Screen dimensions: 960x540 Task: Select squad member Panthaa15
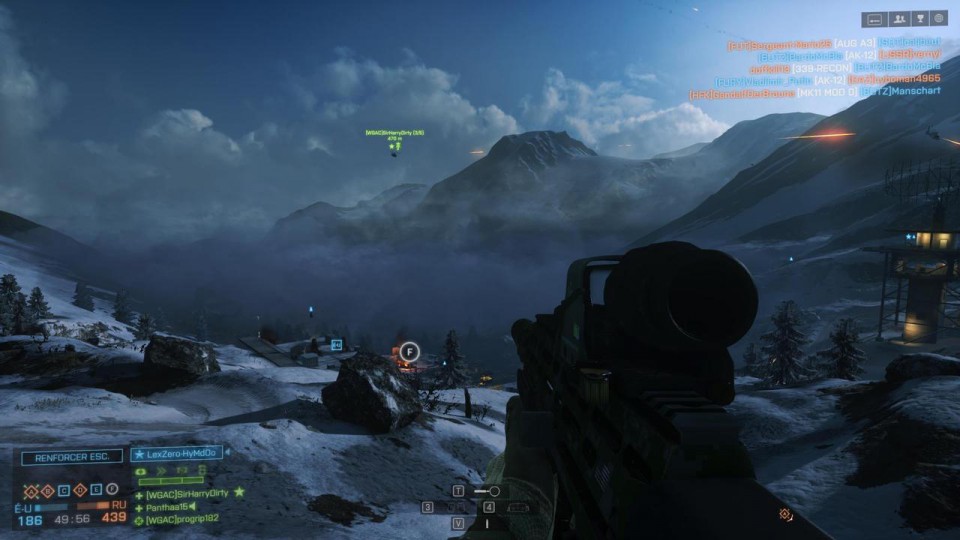click(168, 506)
